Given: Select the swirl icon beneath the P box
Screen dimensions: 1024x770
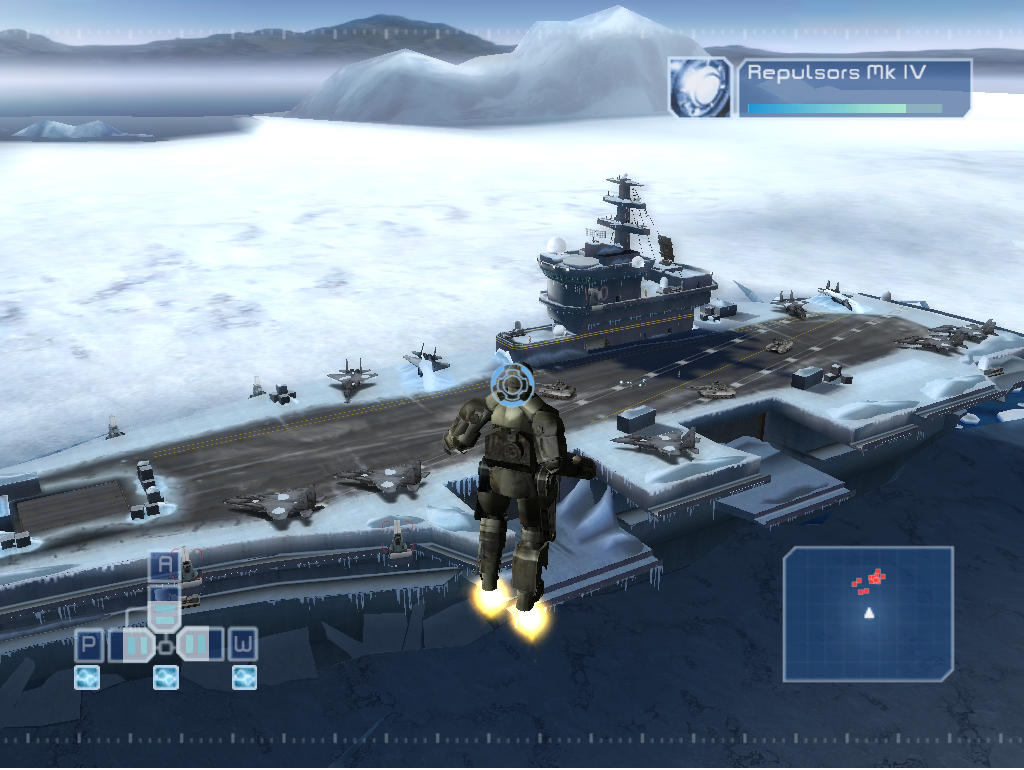Looking at the screenshot, I should [x=87, y=678].
